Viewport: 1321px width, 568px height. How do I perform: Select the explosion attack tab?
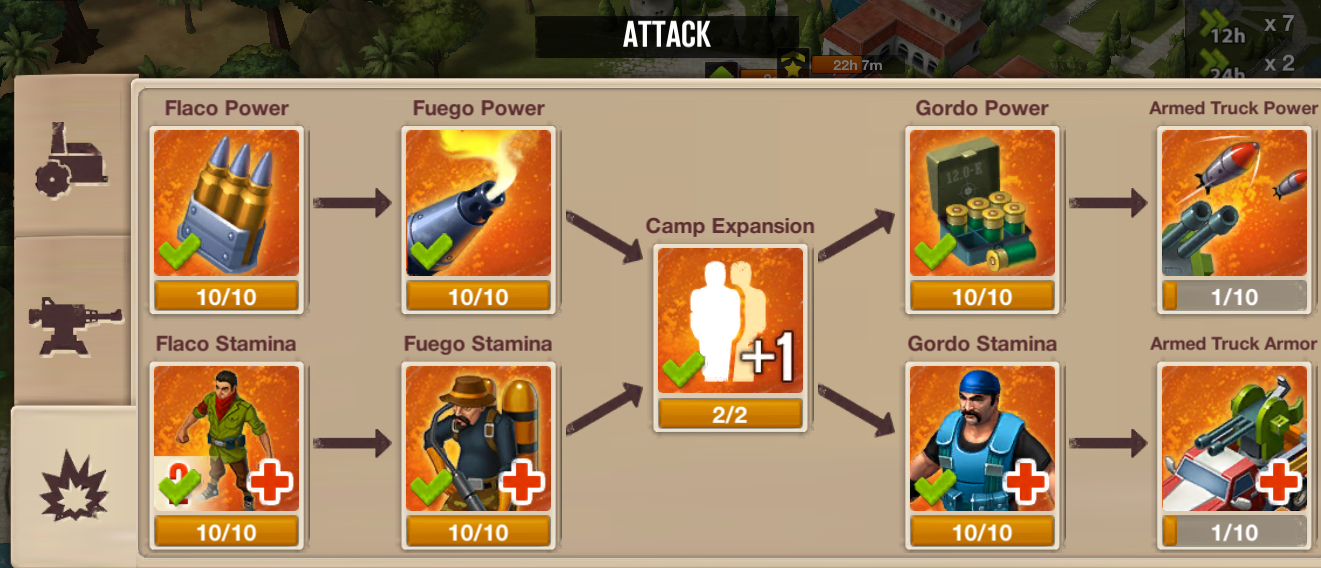74,484
